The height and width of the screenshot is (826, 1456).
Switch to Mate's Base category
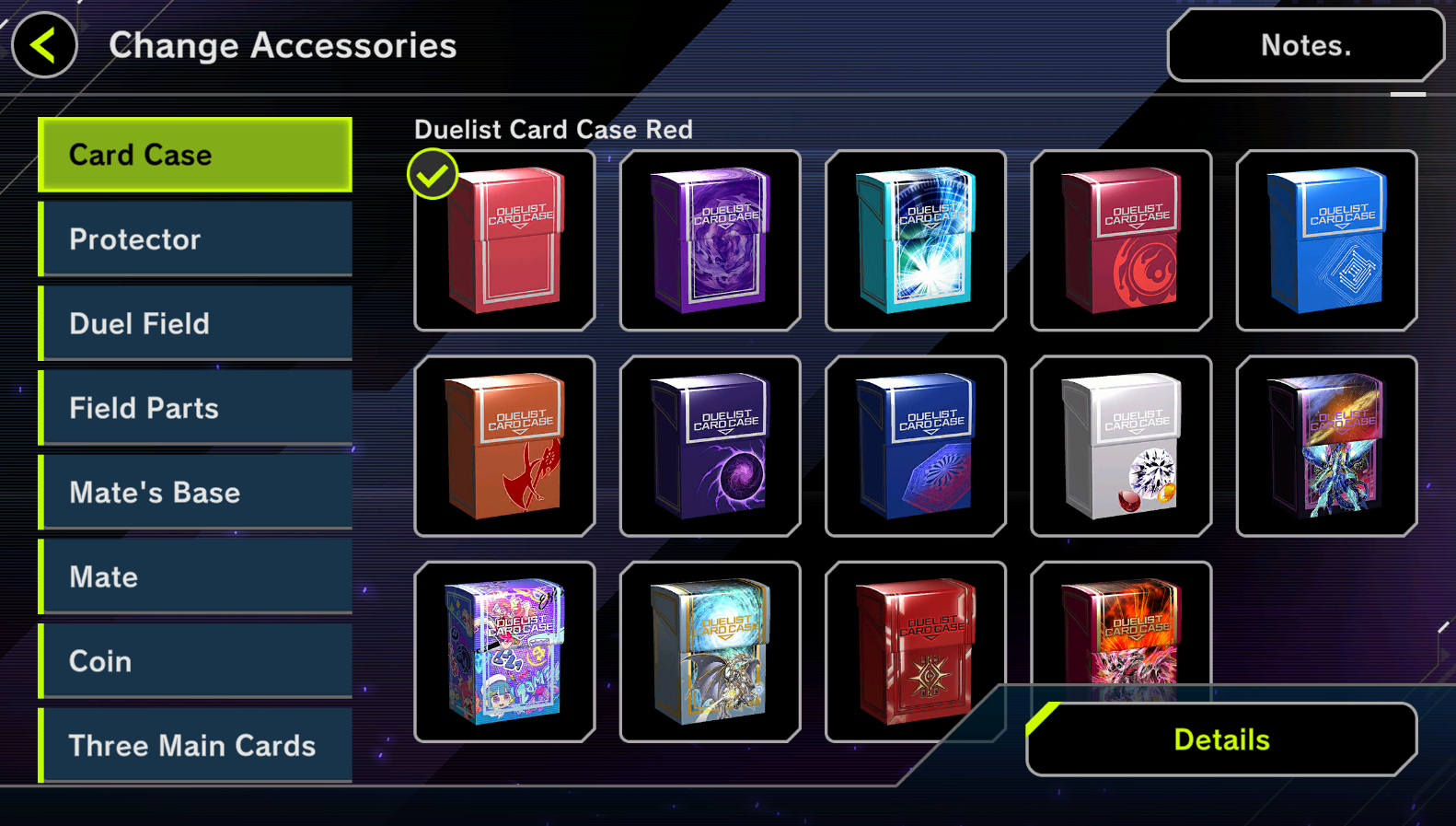[x=195, y=493]
